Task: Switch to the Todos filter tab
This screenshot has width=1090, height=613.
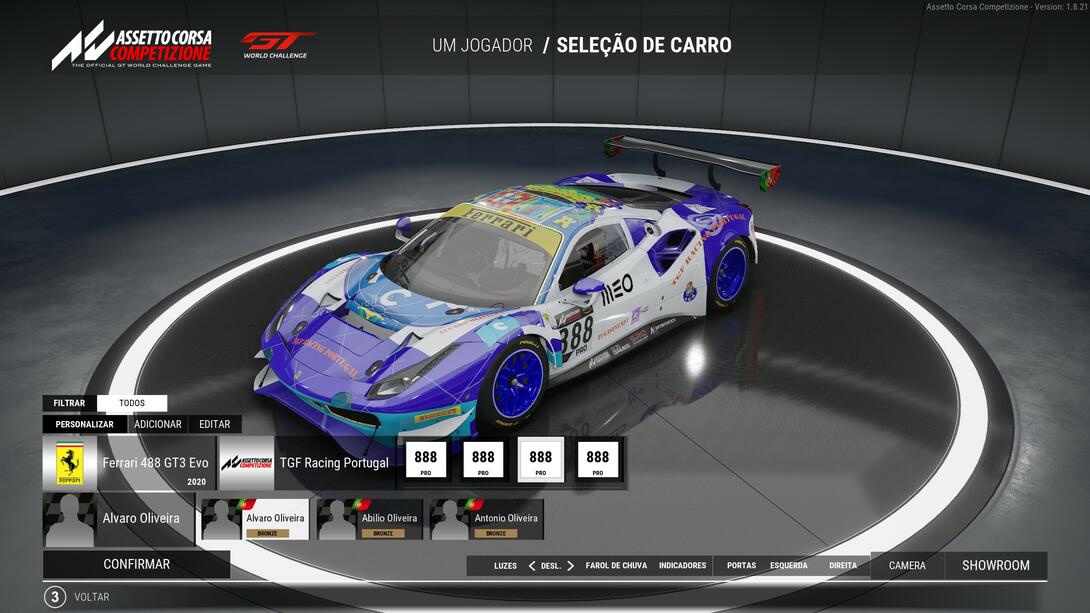Action: [x=132, y=403]
